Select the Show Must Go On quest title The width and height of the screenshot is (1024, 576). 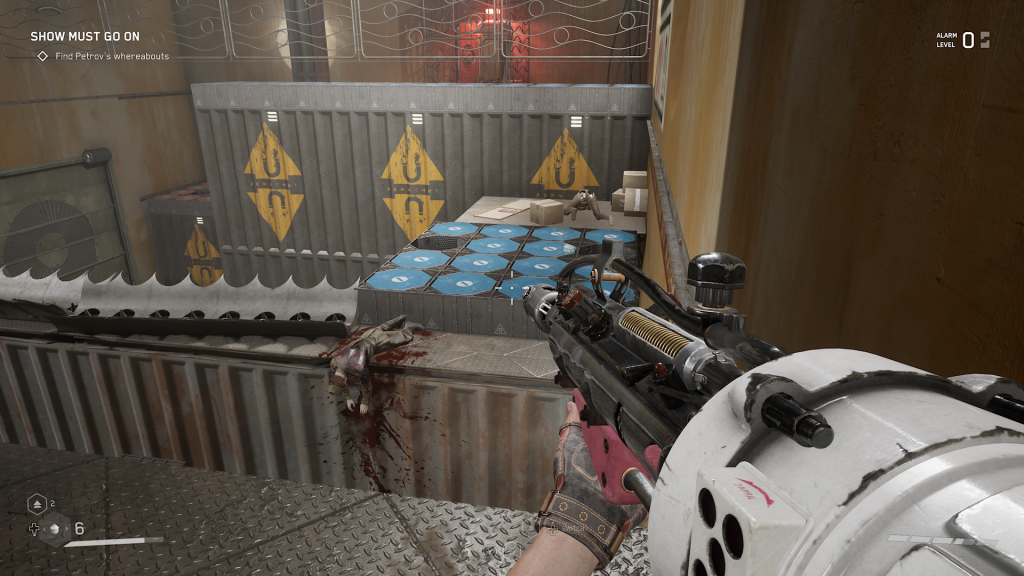84,36
